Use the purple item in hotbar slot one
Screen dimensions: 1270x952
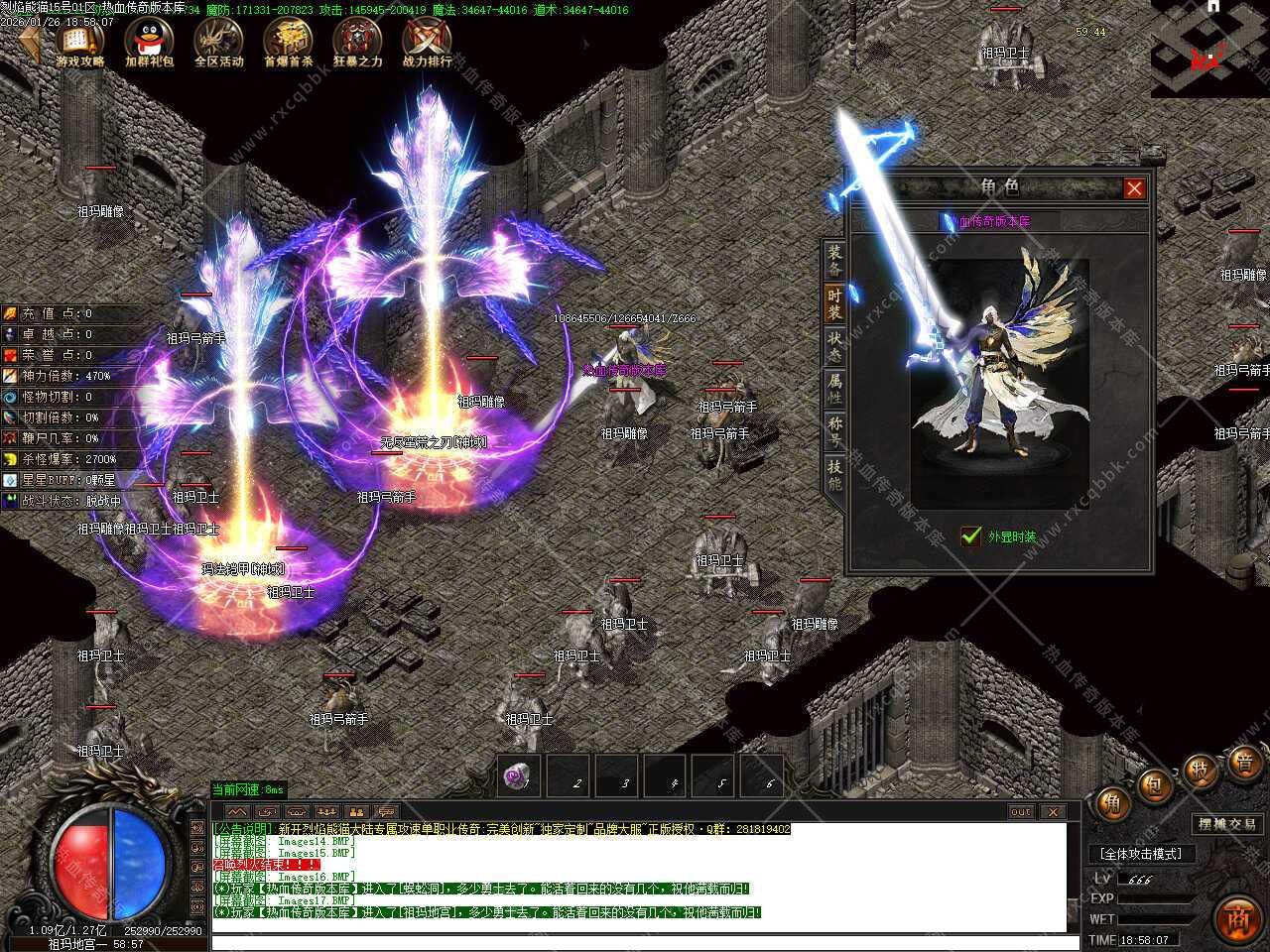518,776
